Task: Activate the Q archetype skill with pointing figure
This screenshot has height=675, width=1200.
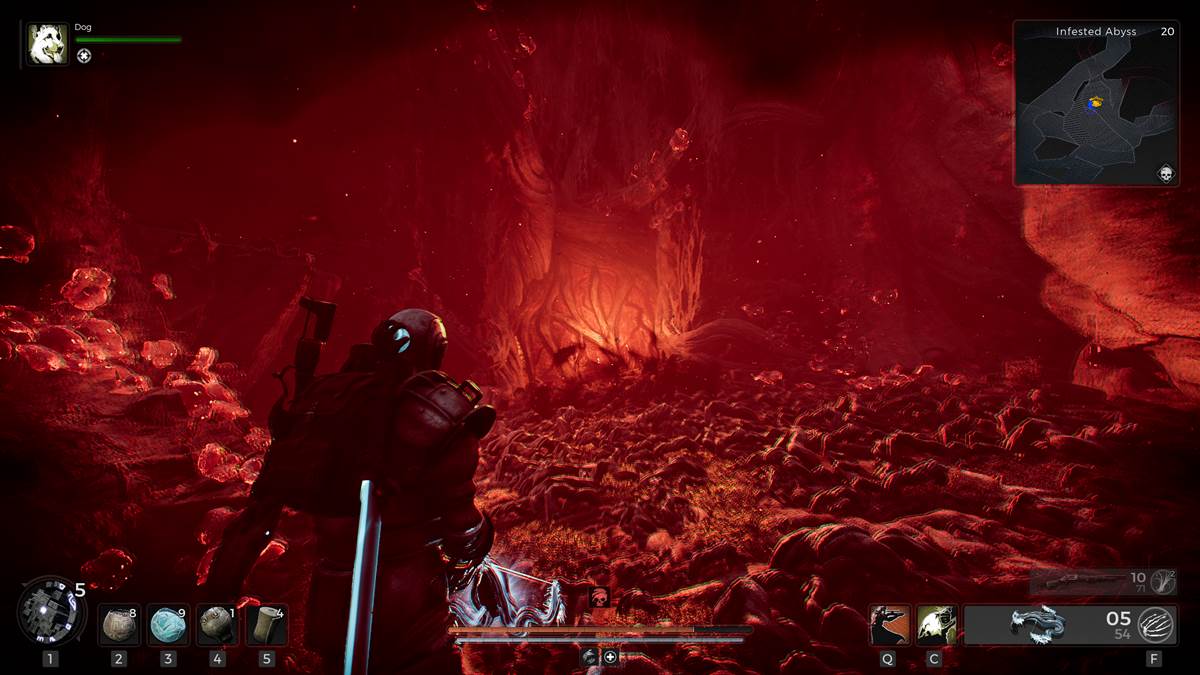Action: (x=889, y=625)
